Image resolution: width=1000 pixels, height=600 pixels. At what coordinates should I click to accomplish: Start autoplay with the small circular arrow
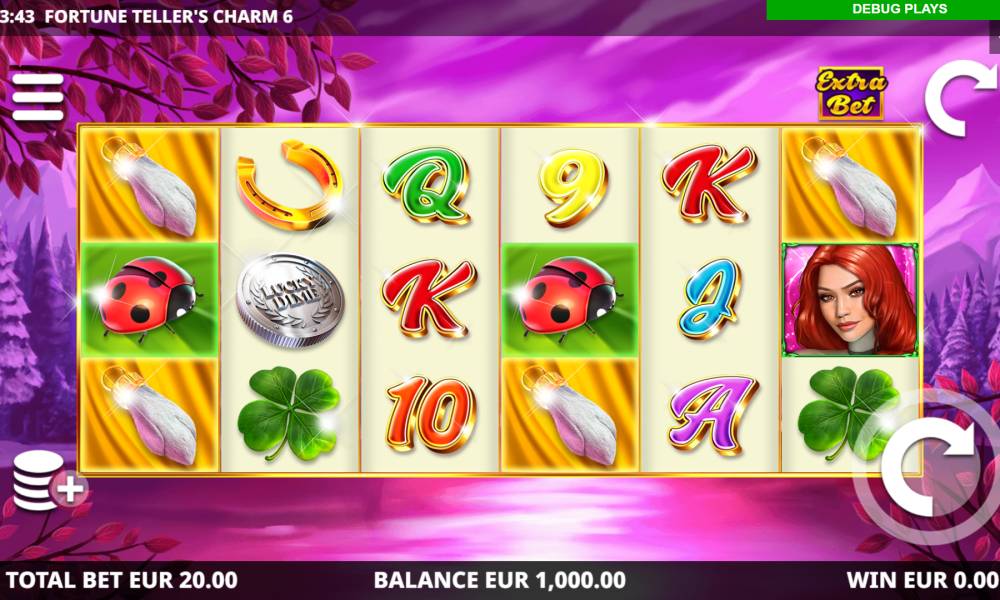959,98
